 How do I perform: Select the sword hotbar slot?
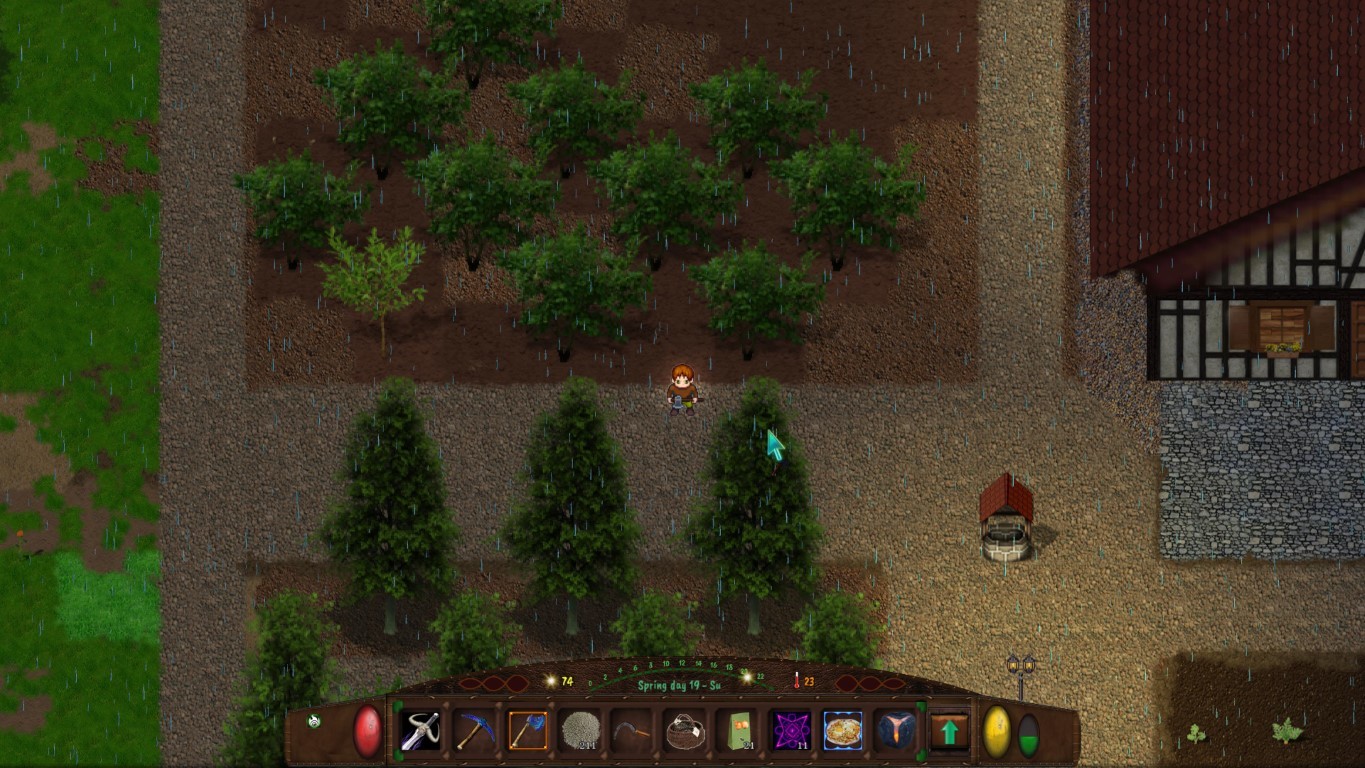(421, 731)
